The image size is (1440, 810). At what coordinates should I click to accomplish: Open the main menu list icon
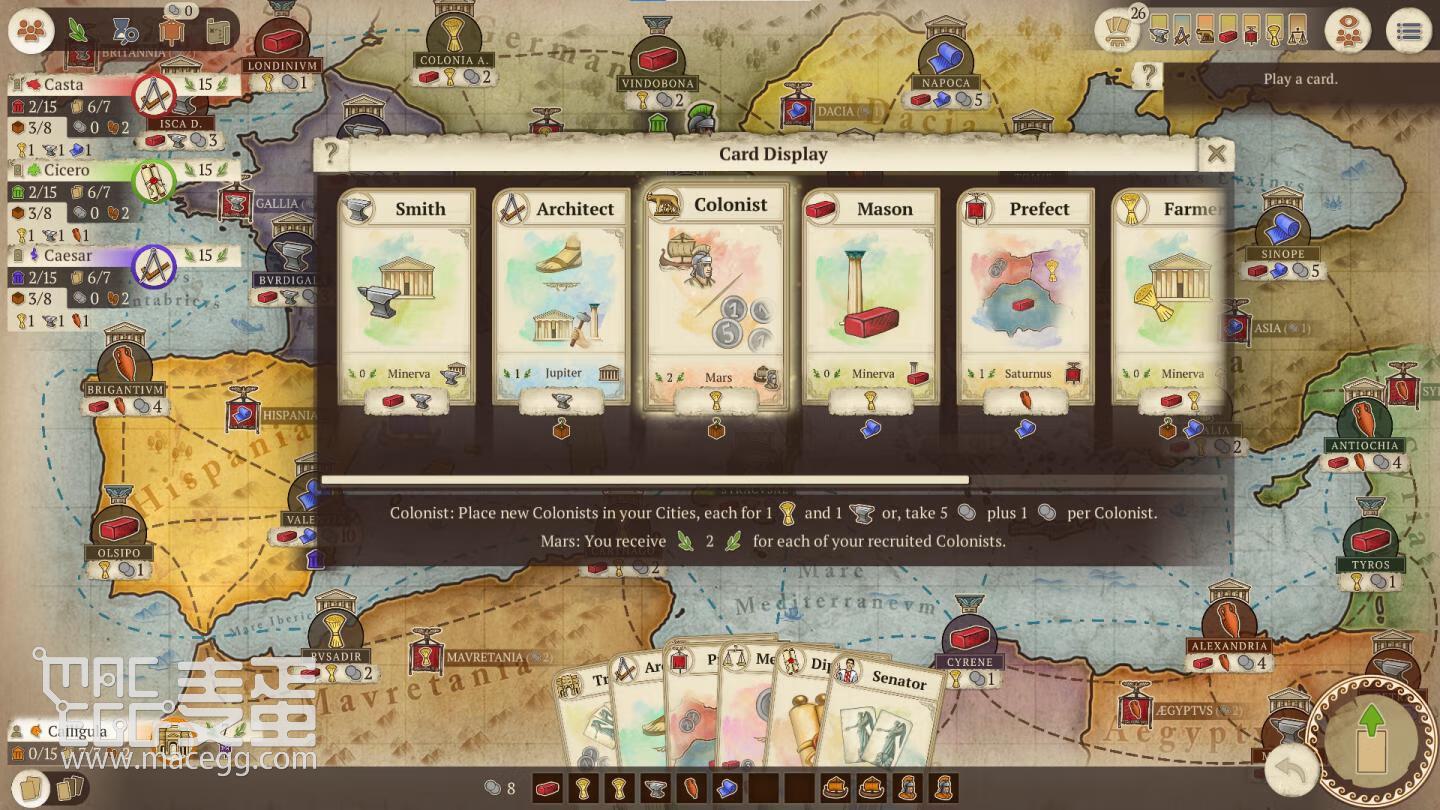(x=1408, y=31)
